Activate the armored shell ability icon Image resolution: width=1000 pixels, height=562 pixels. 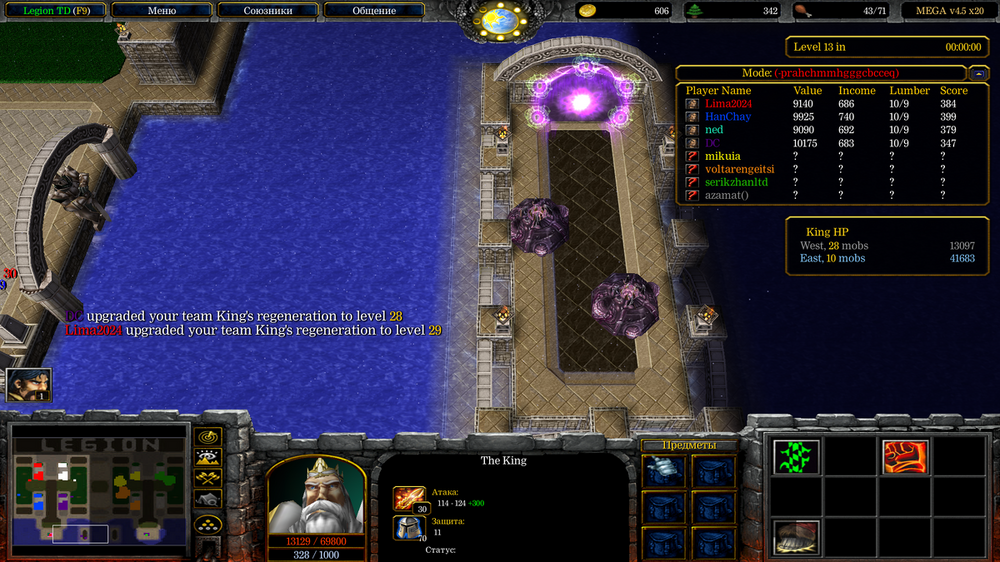795,536
